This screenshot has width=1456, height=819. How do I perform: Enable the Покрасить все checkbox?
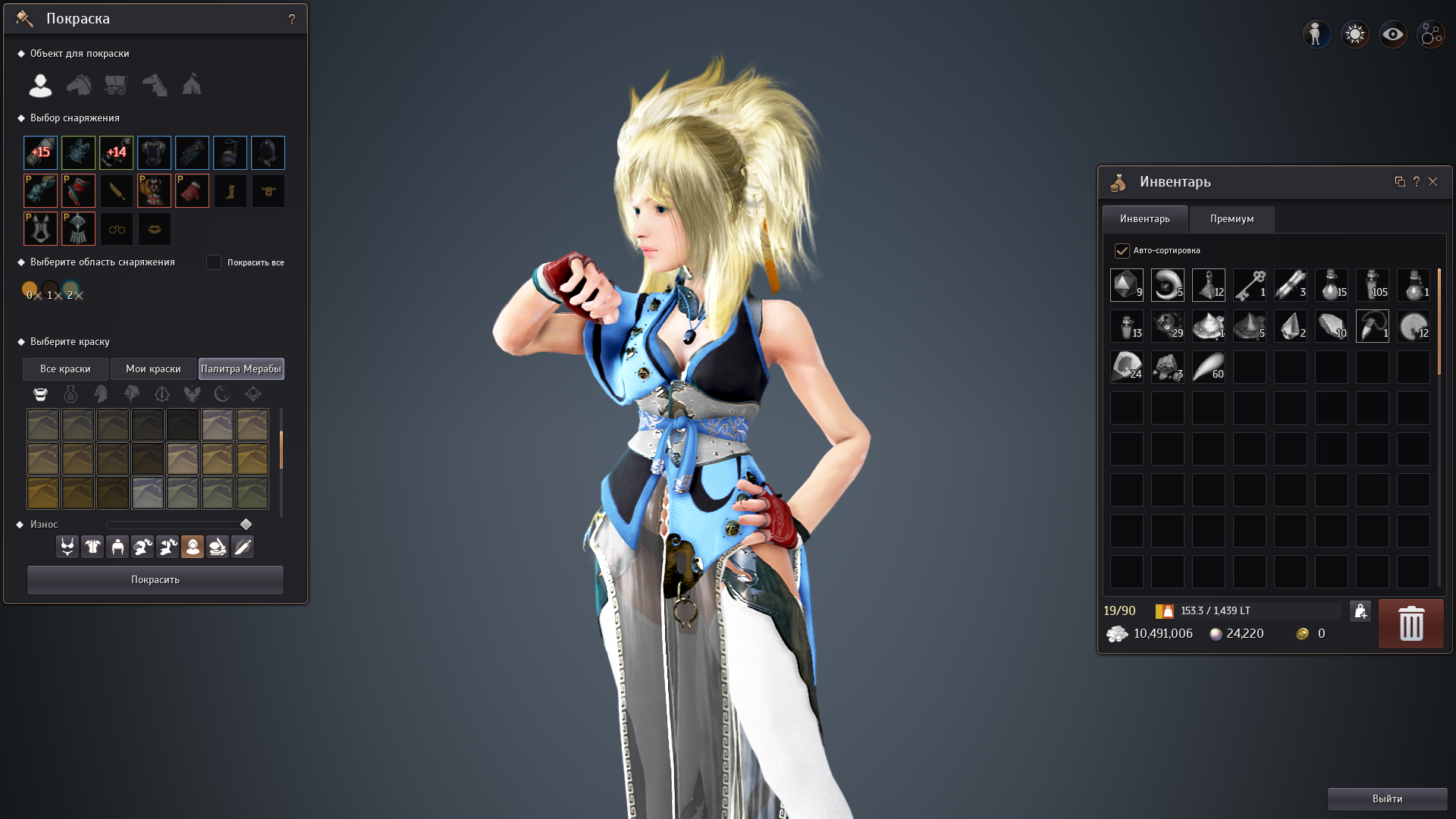(215, 262)
